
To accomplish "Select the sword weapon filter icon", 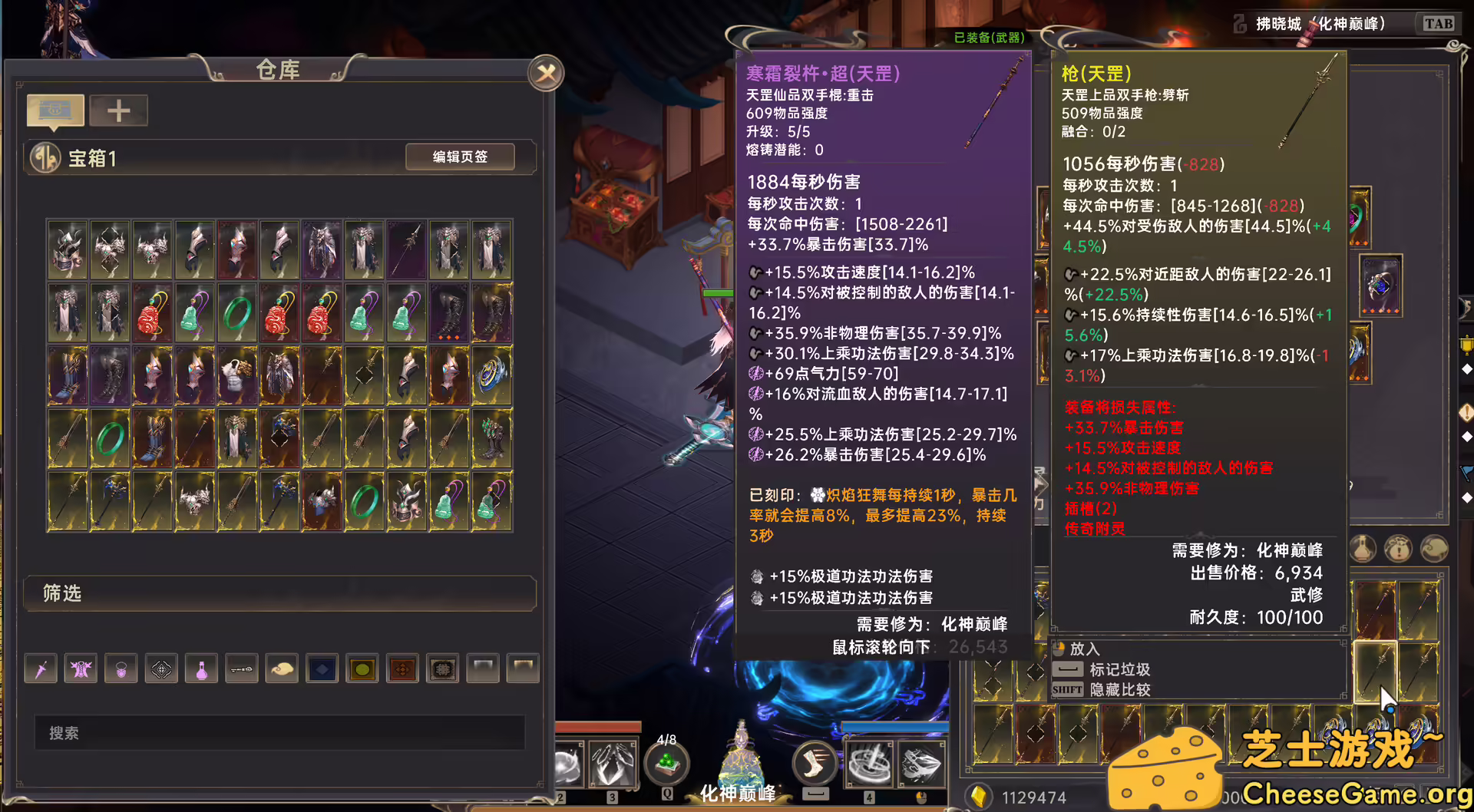I will coord(40,668).
